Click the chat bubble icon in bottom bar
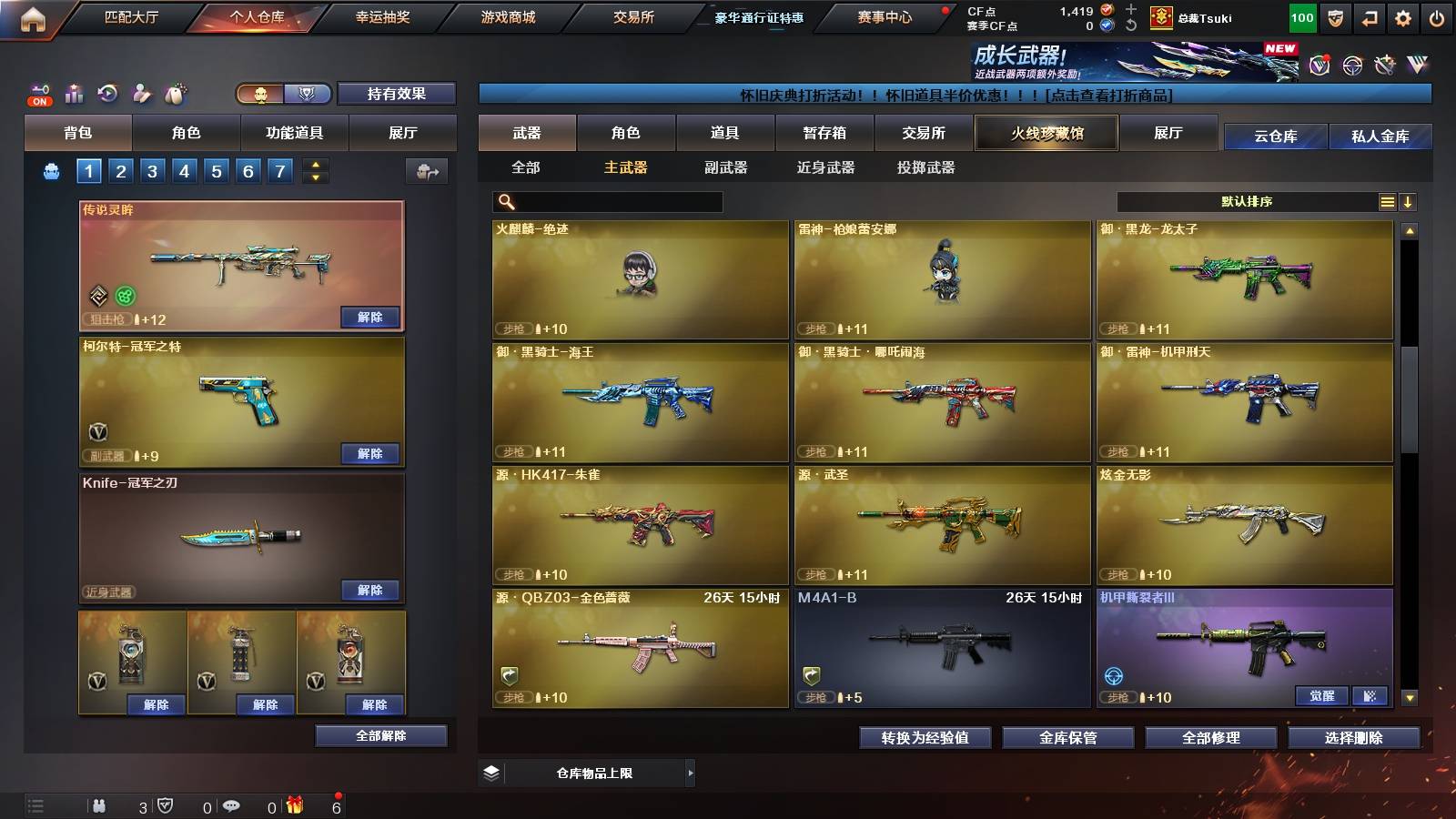This screenshot has height=819, width=1456. pyautogui.click(x=233, y=805)
